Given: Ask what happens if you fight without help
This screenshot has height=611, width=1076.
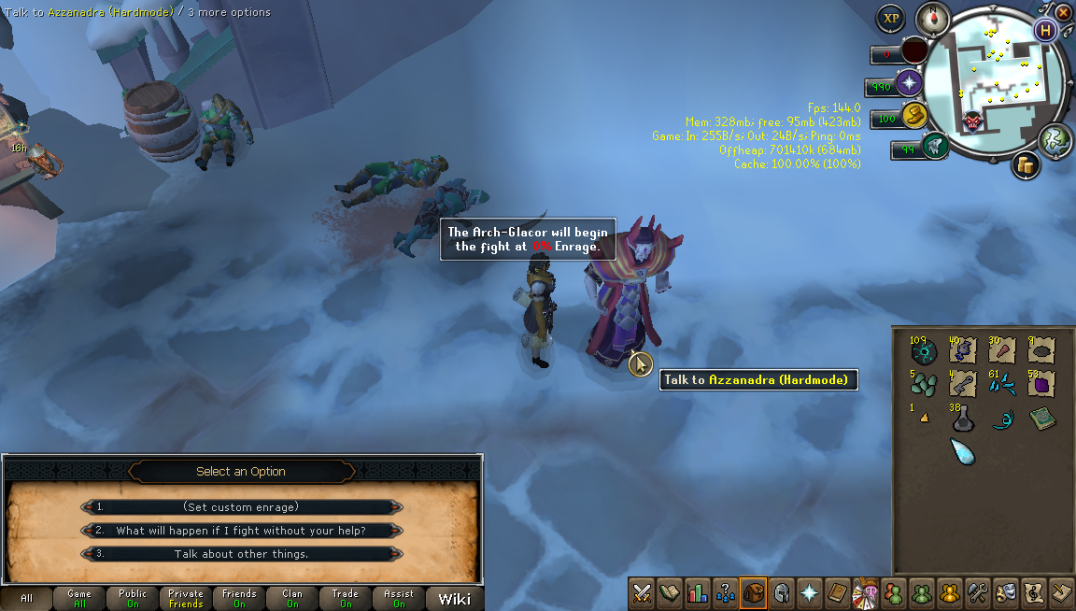Looking at the screenshot, I should click(241, 531).
